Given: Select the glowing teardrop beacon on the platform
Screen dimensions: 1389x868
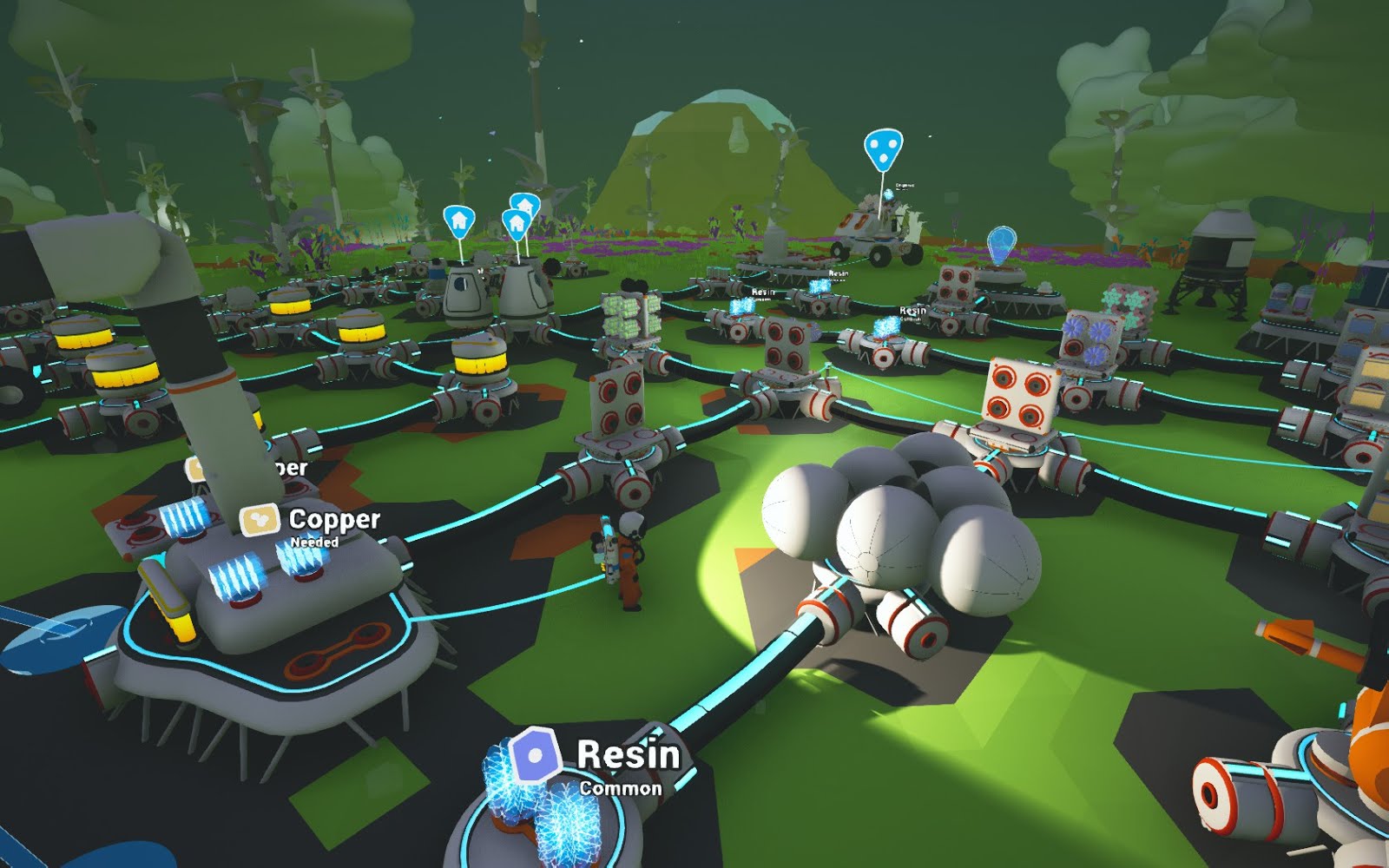Looking at the screenshot, I should pyautogui.click(x=1003, y=244).
